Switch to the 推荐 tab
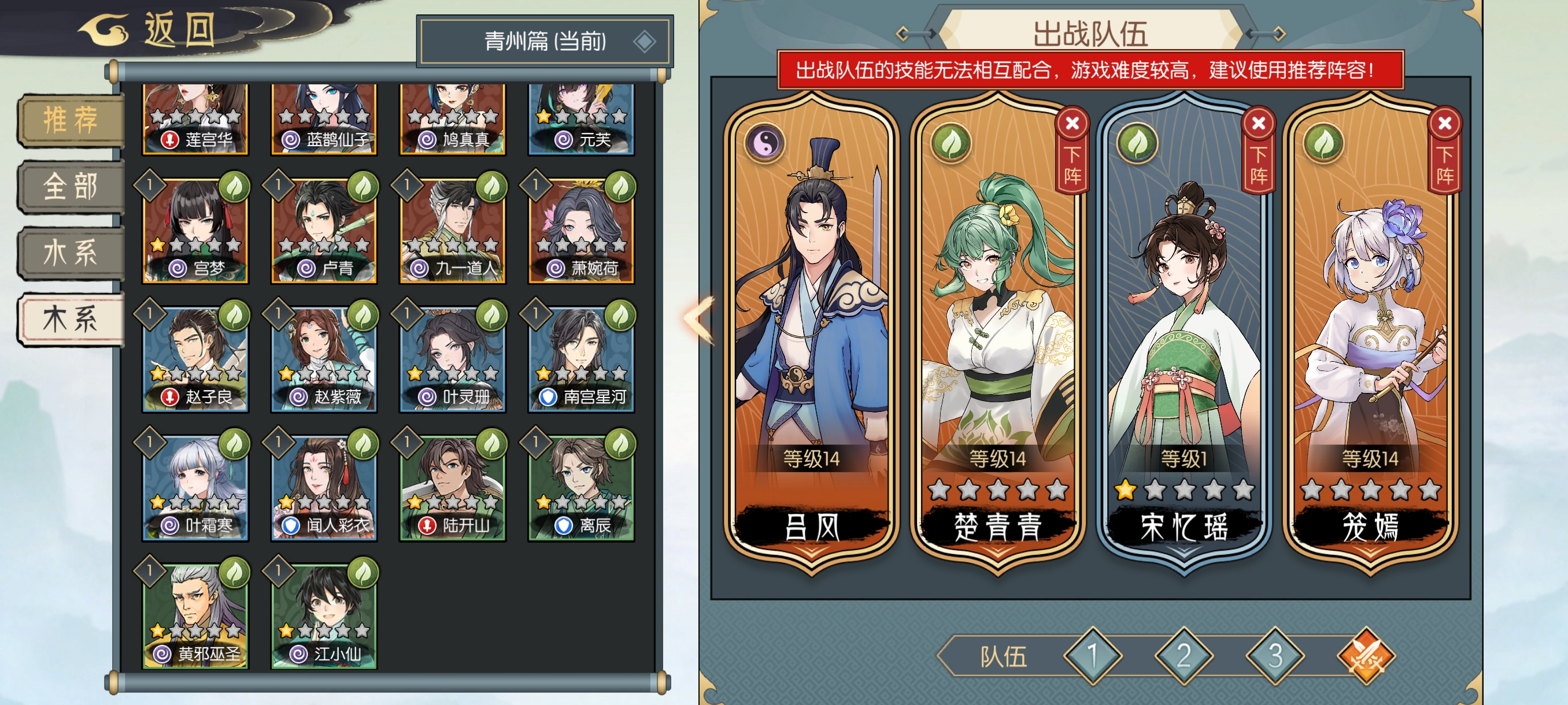 (x=71, y=119)
